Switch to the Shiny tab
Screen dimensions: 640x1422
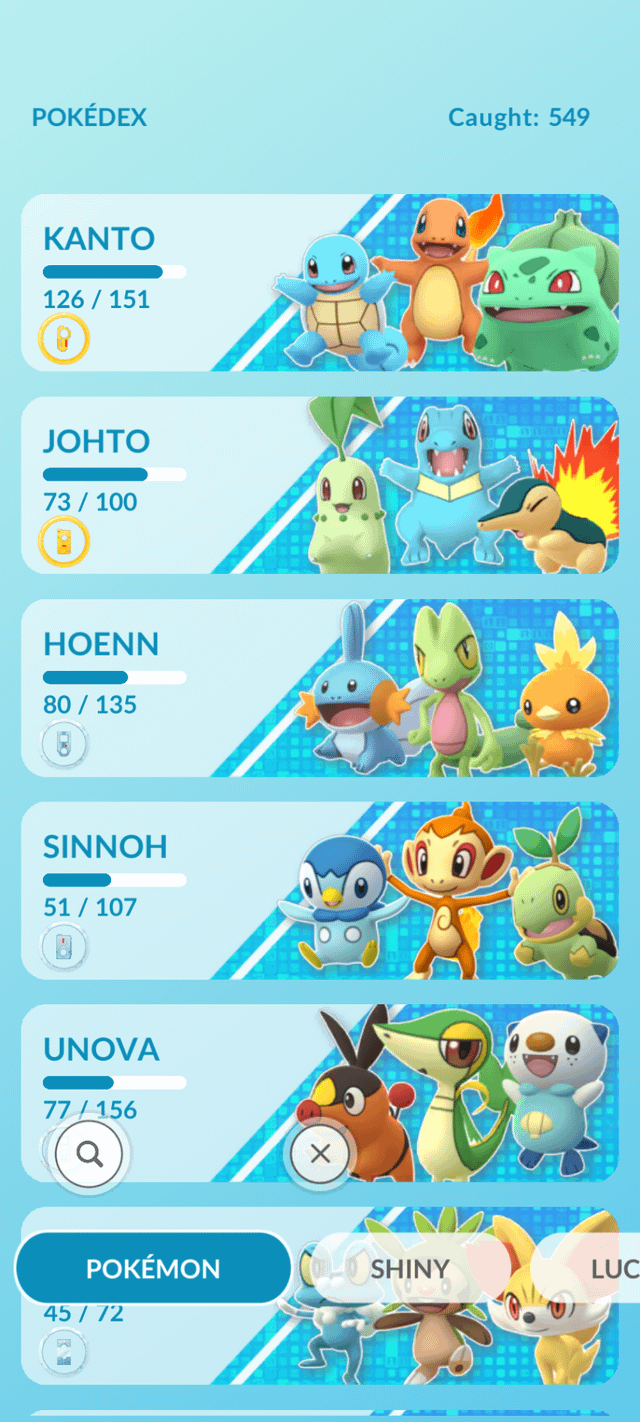pyautogui.click(x=410, y=1268)
